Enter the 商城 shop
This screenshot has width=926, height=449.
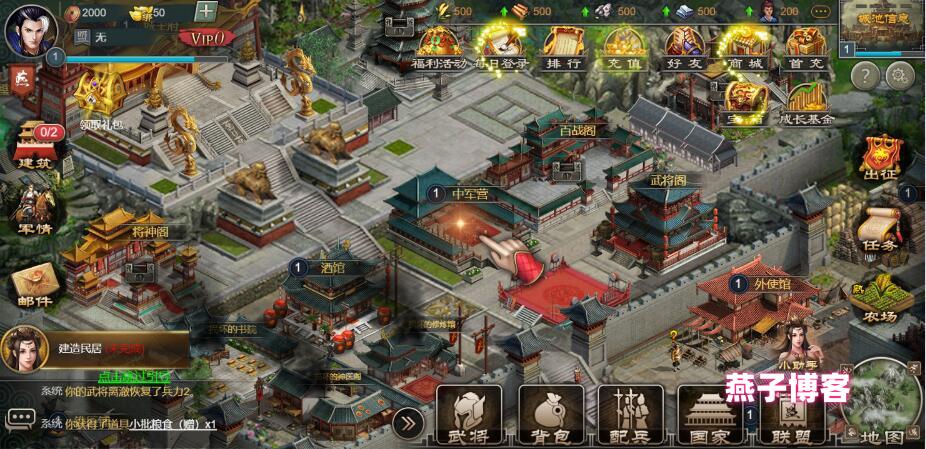coord(744,46)
